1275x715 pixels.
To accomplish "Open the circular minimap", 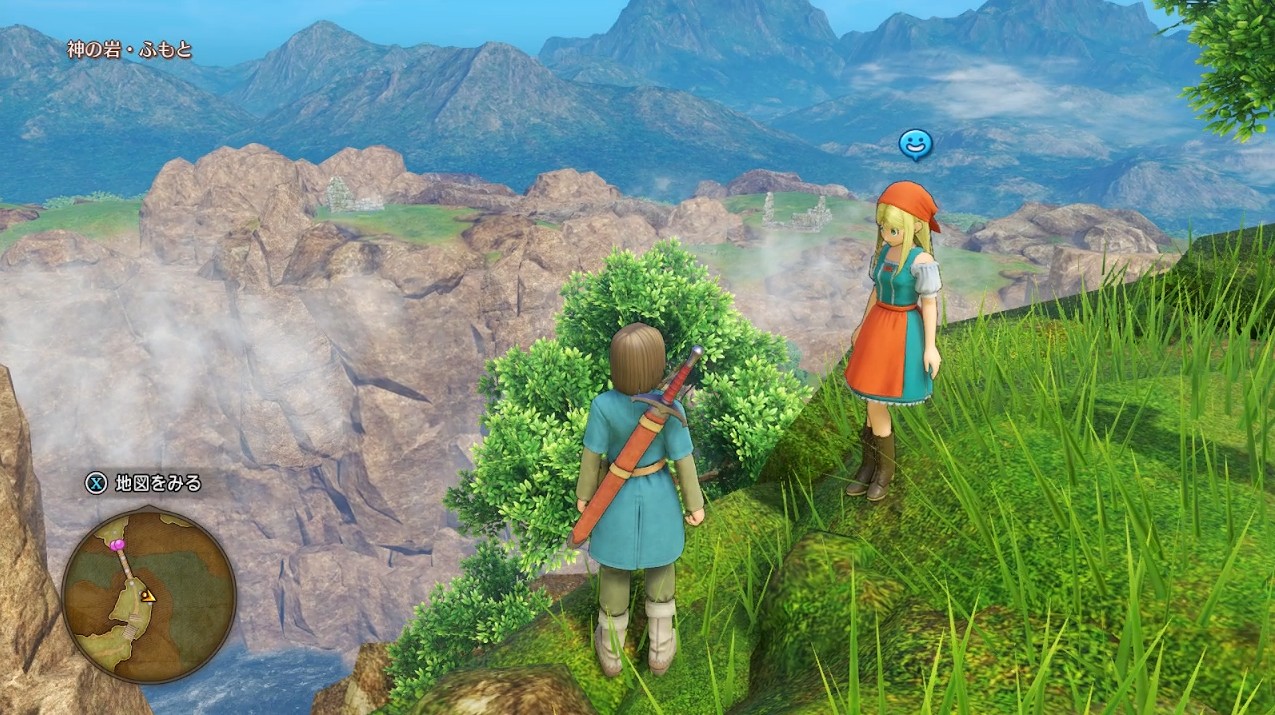I will [149, 596].
